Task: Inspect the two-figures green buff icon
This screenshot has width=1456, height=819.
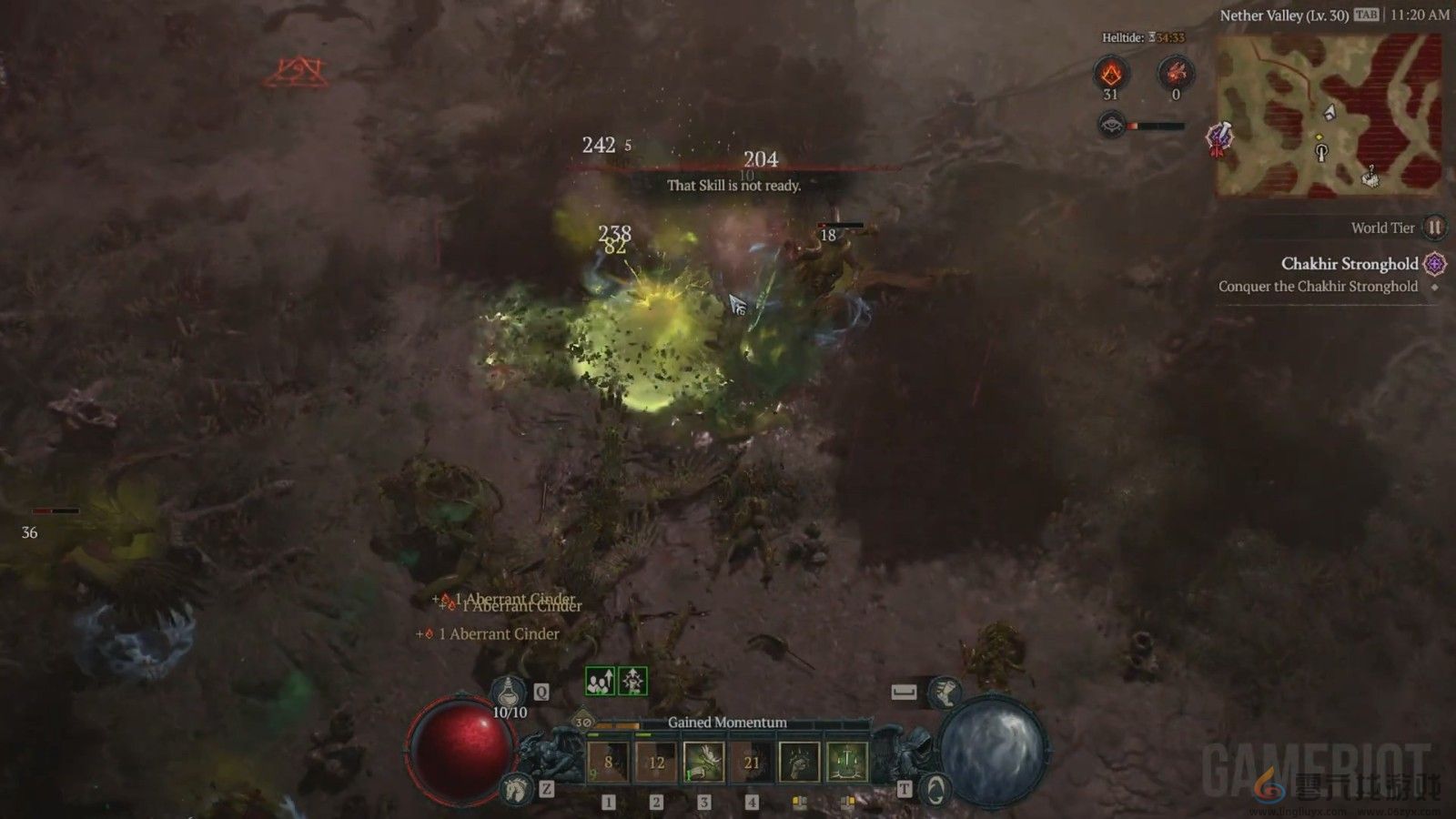Action: click(x=600, y=681)
